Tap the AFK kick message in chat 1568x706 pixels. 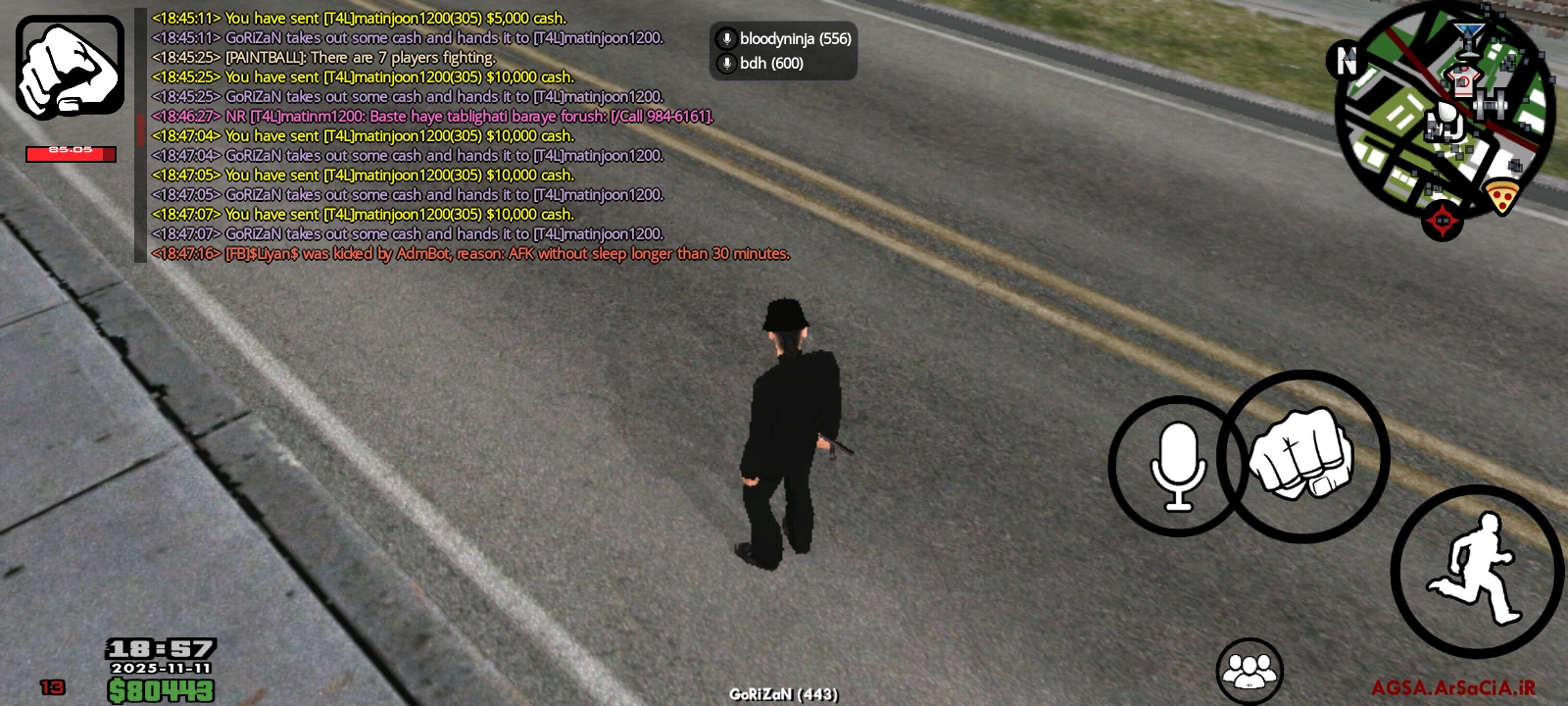470,253
